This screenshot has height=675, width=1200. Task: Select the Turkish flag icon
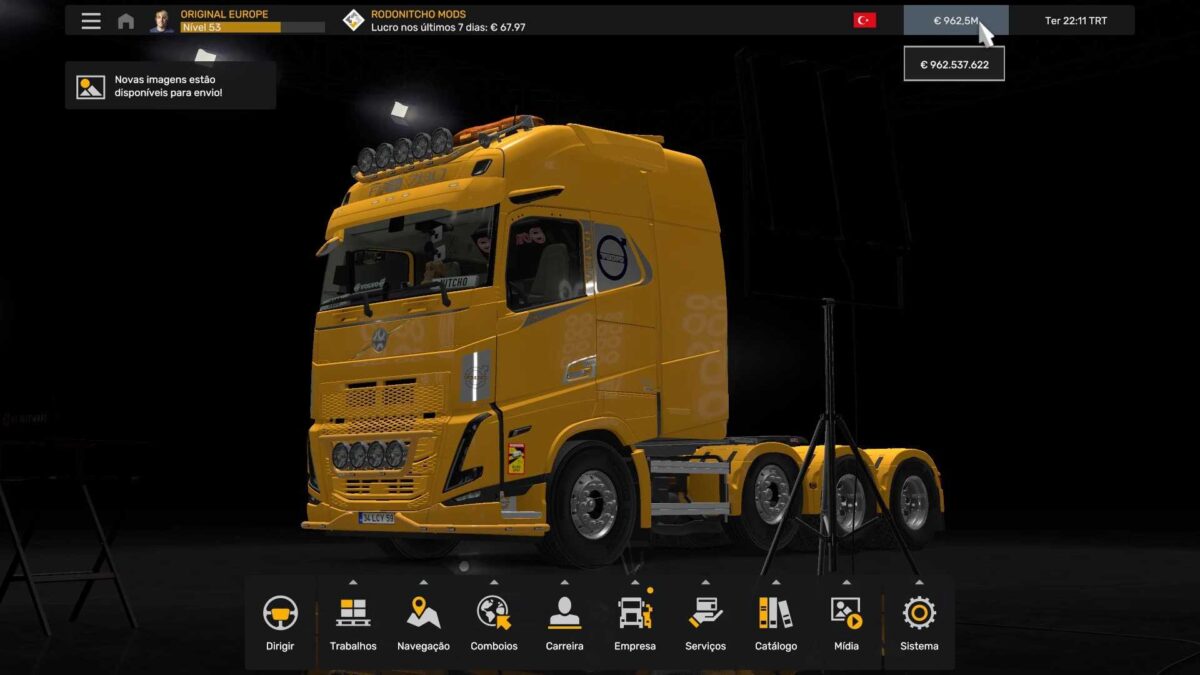pos(864,20)
